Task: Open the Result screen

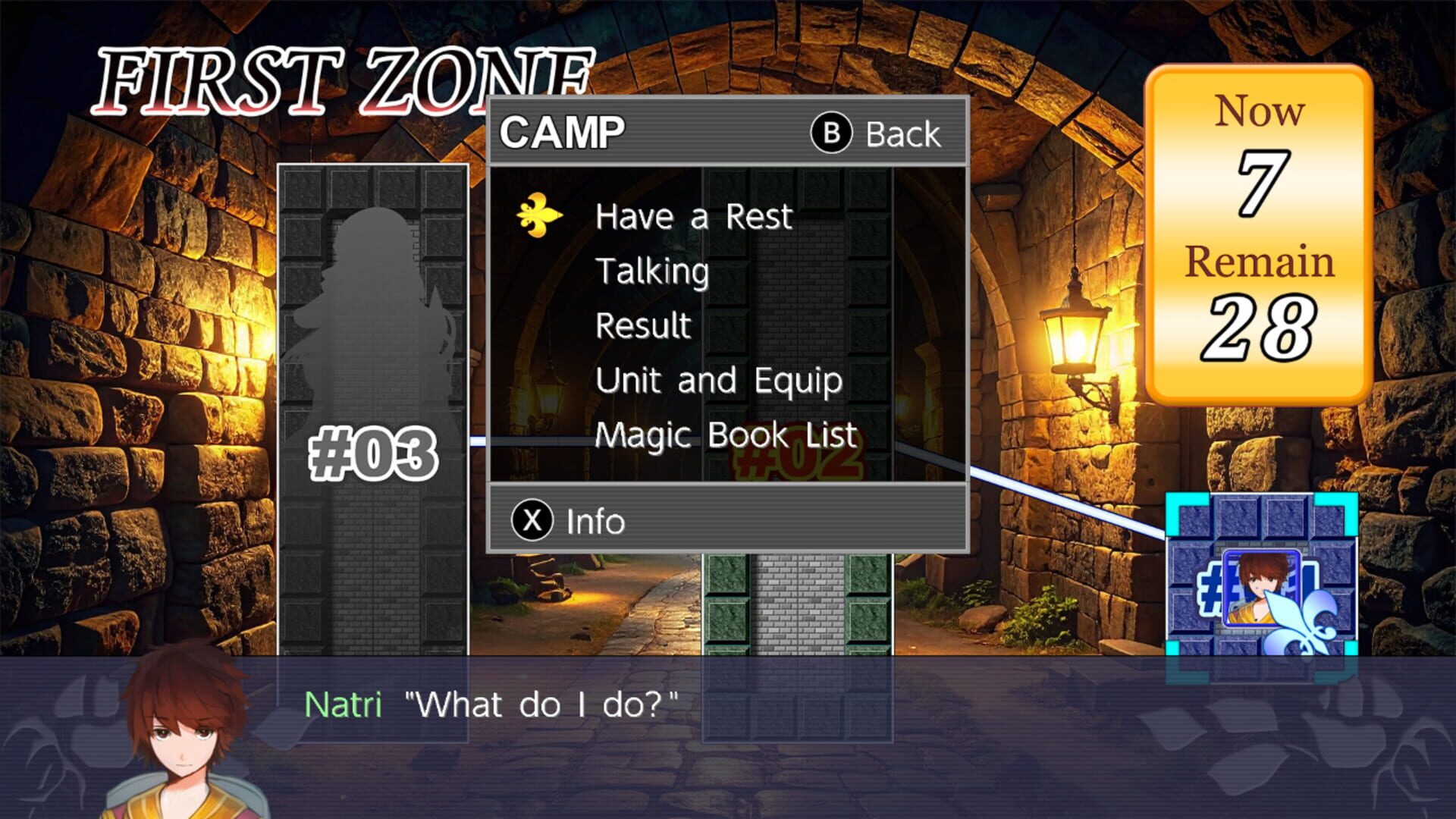Action: point(642,325)
